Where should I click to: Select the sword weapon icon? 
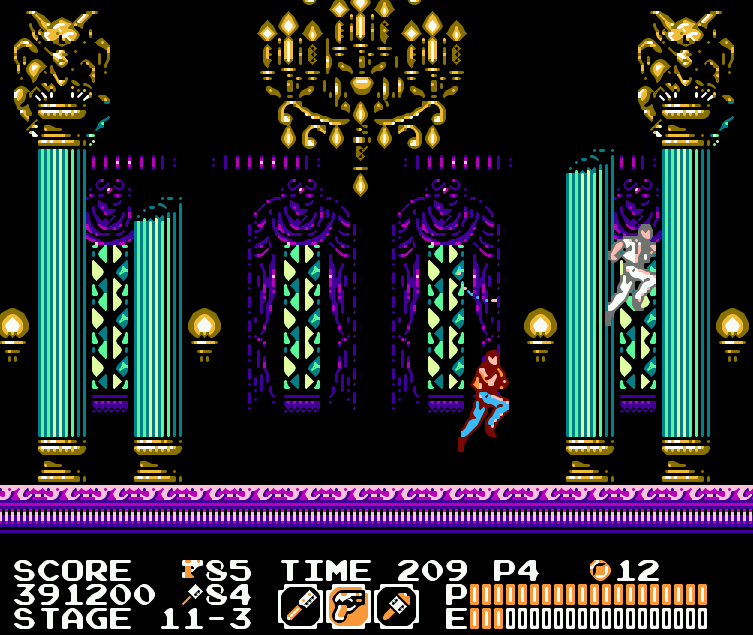[299, 605]
